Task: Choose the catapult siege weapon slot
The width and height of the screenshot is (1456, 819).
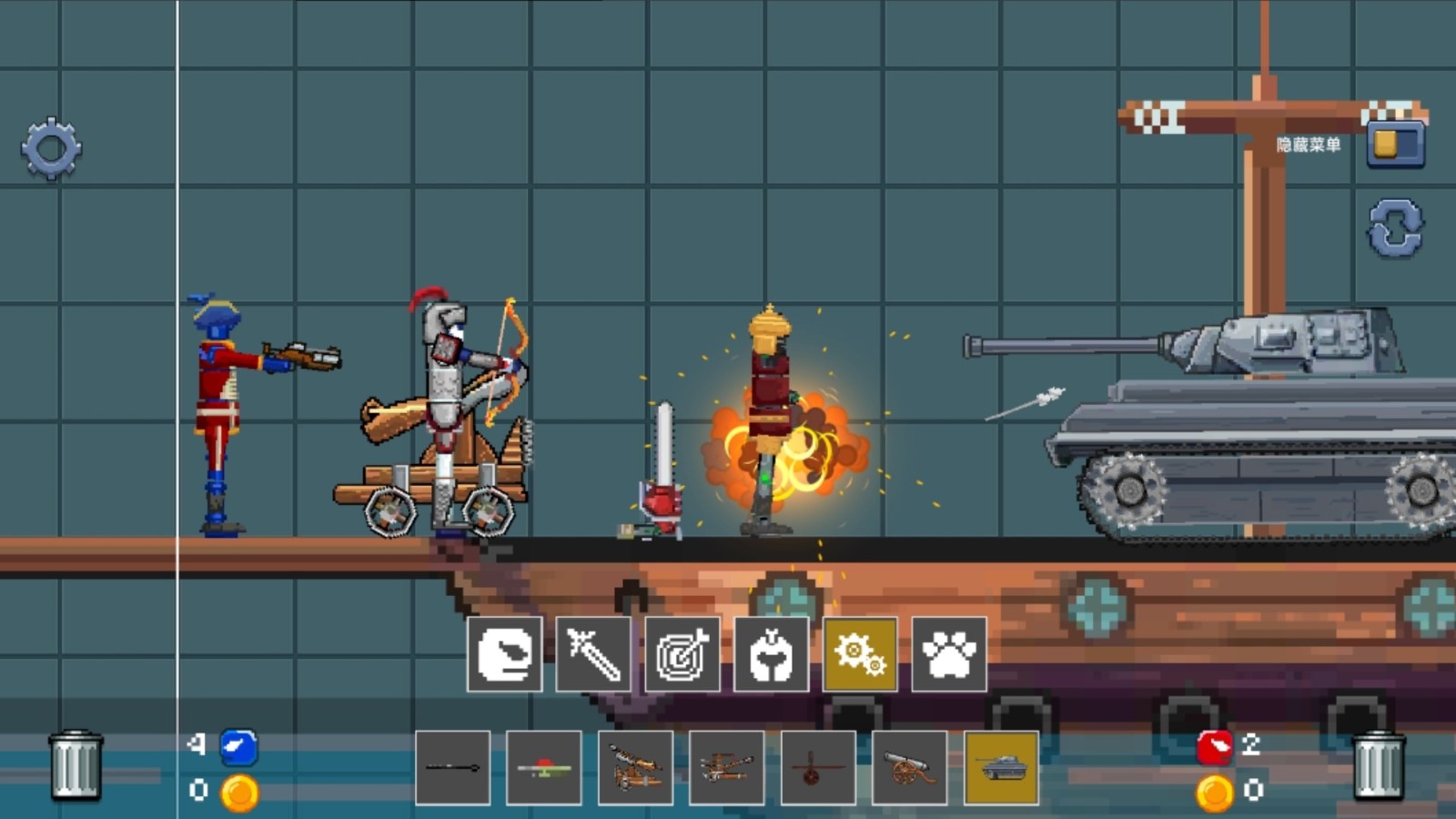Action: tap(636, 768)
